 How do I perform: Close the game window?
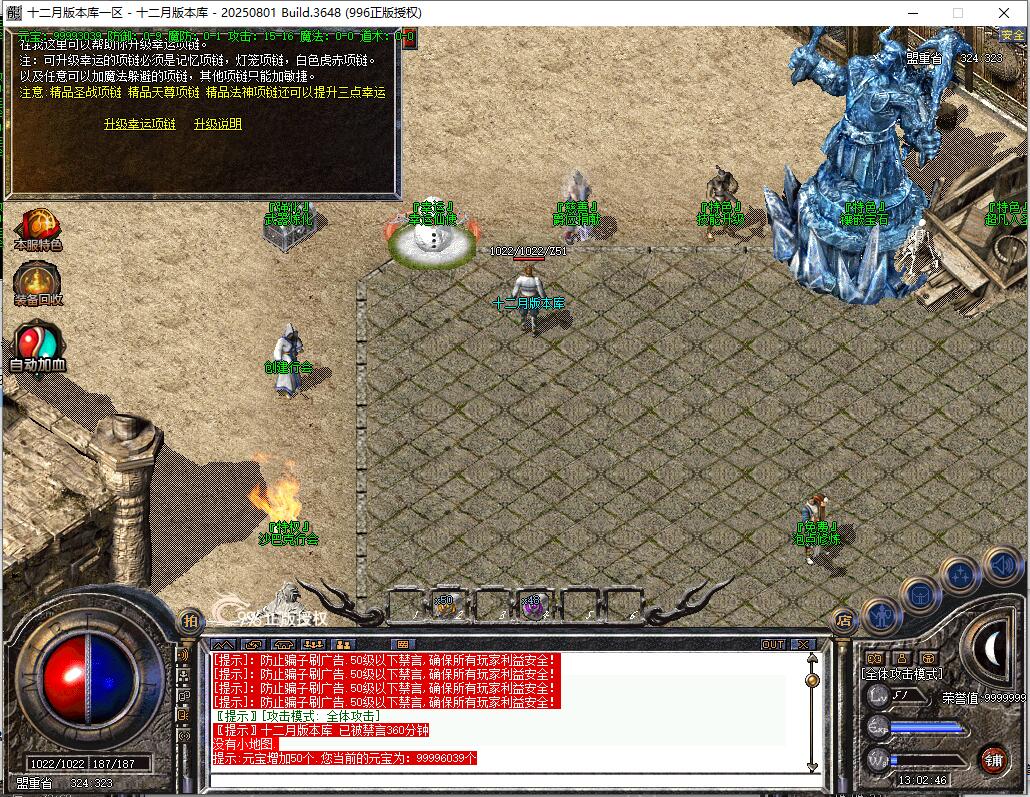point(1005,13)
